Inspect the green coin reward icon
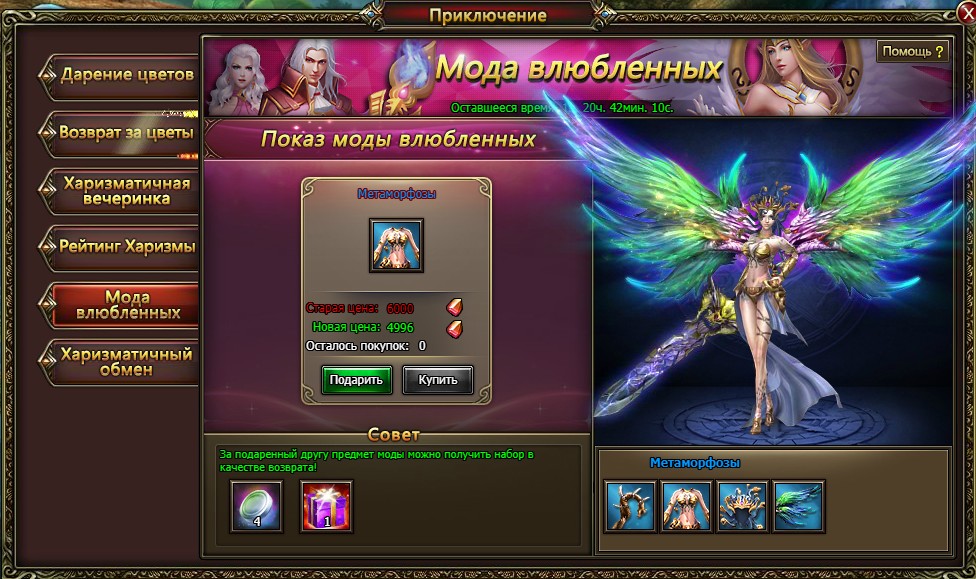The image size is (976, 579). coord(257,506)
